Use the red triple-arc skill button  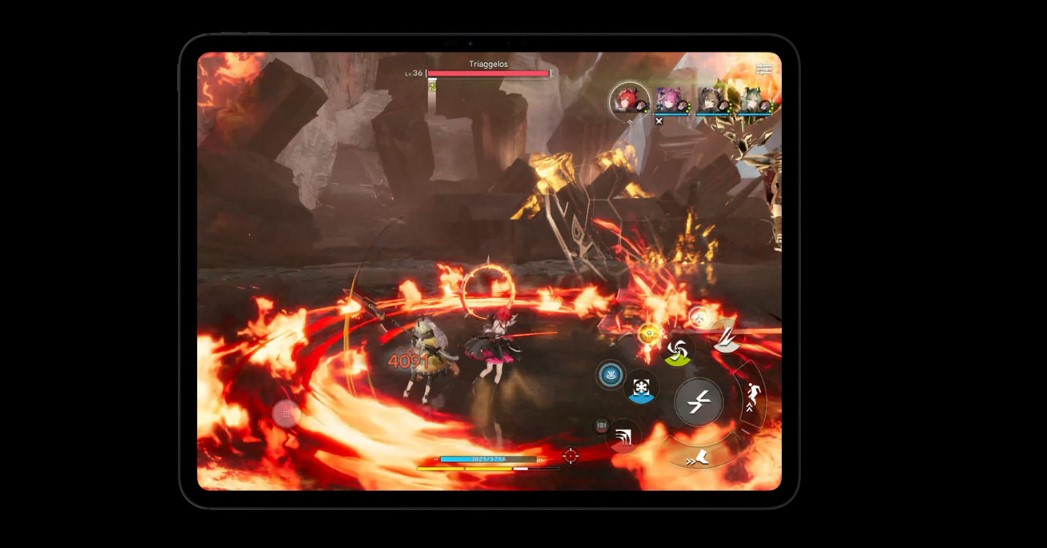[622, 436]
